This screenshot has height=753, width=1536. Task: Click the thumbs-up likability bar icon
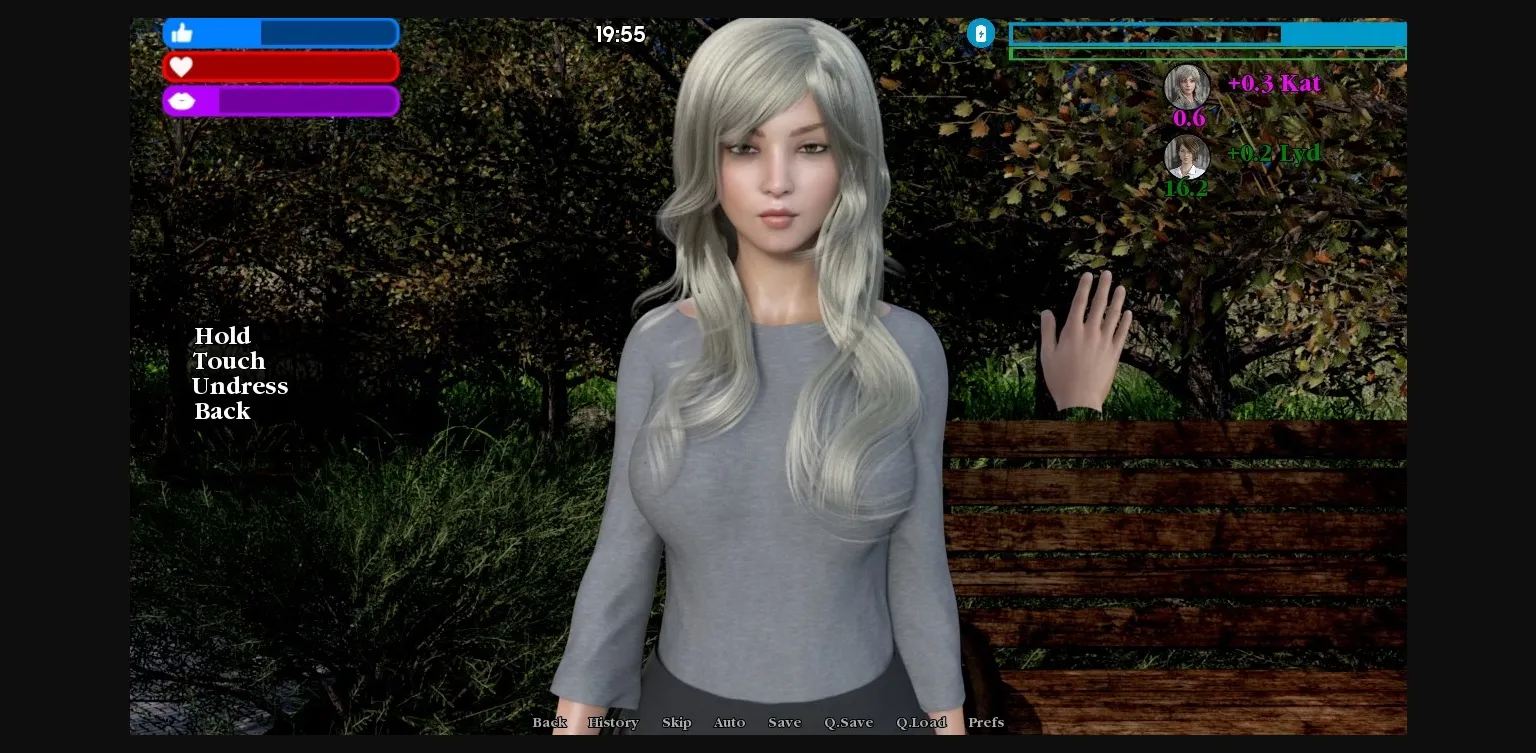tap(182, 33)
